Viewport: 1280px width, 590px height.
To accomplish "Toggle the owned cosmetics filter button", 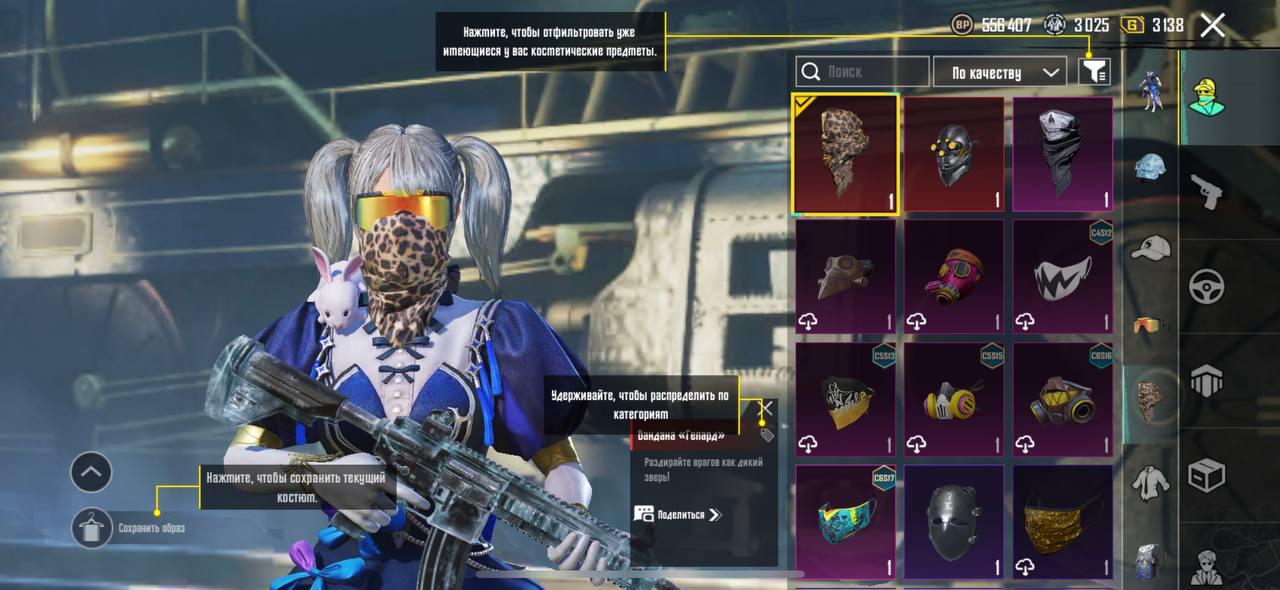I will (1095, 71).
